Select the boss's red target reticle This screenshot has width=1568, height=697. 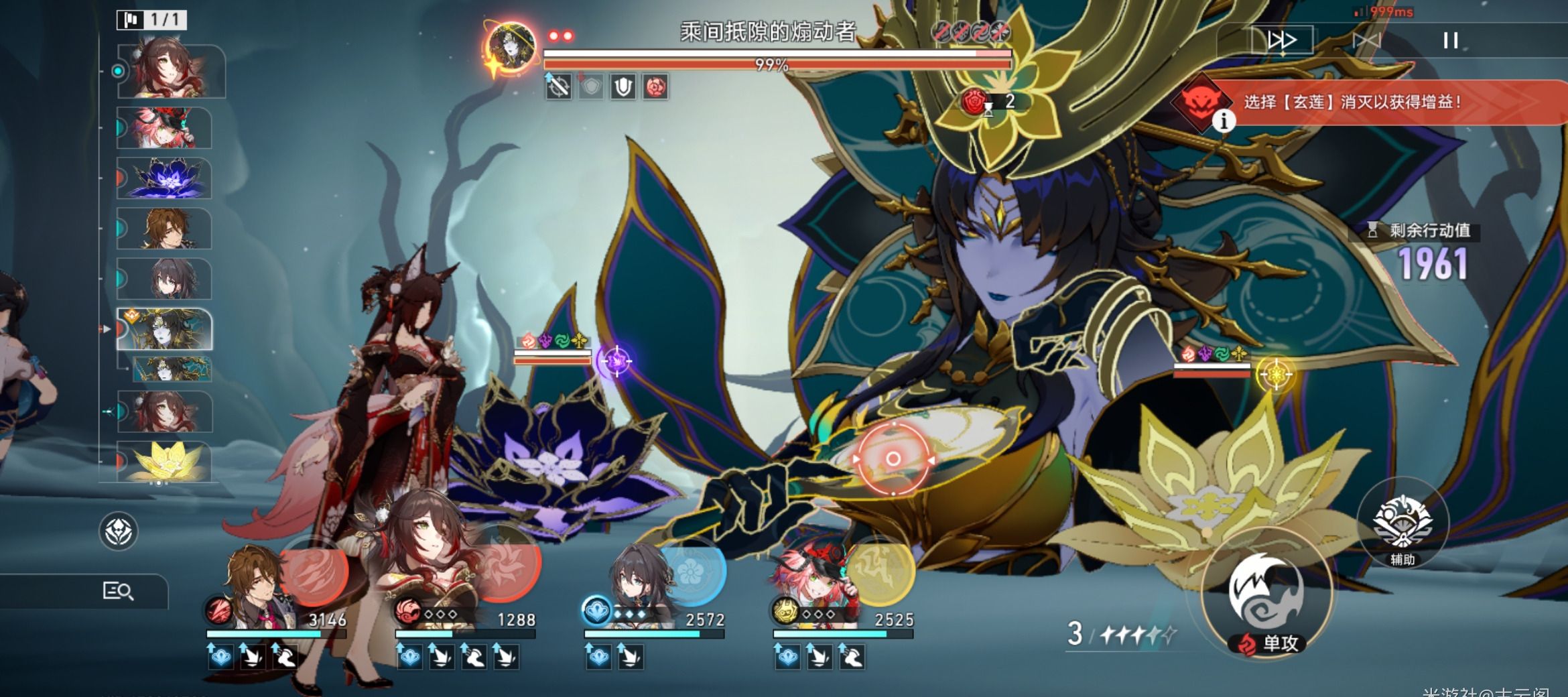point(893,459)
